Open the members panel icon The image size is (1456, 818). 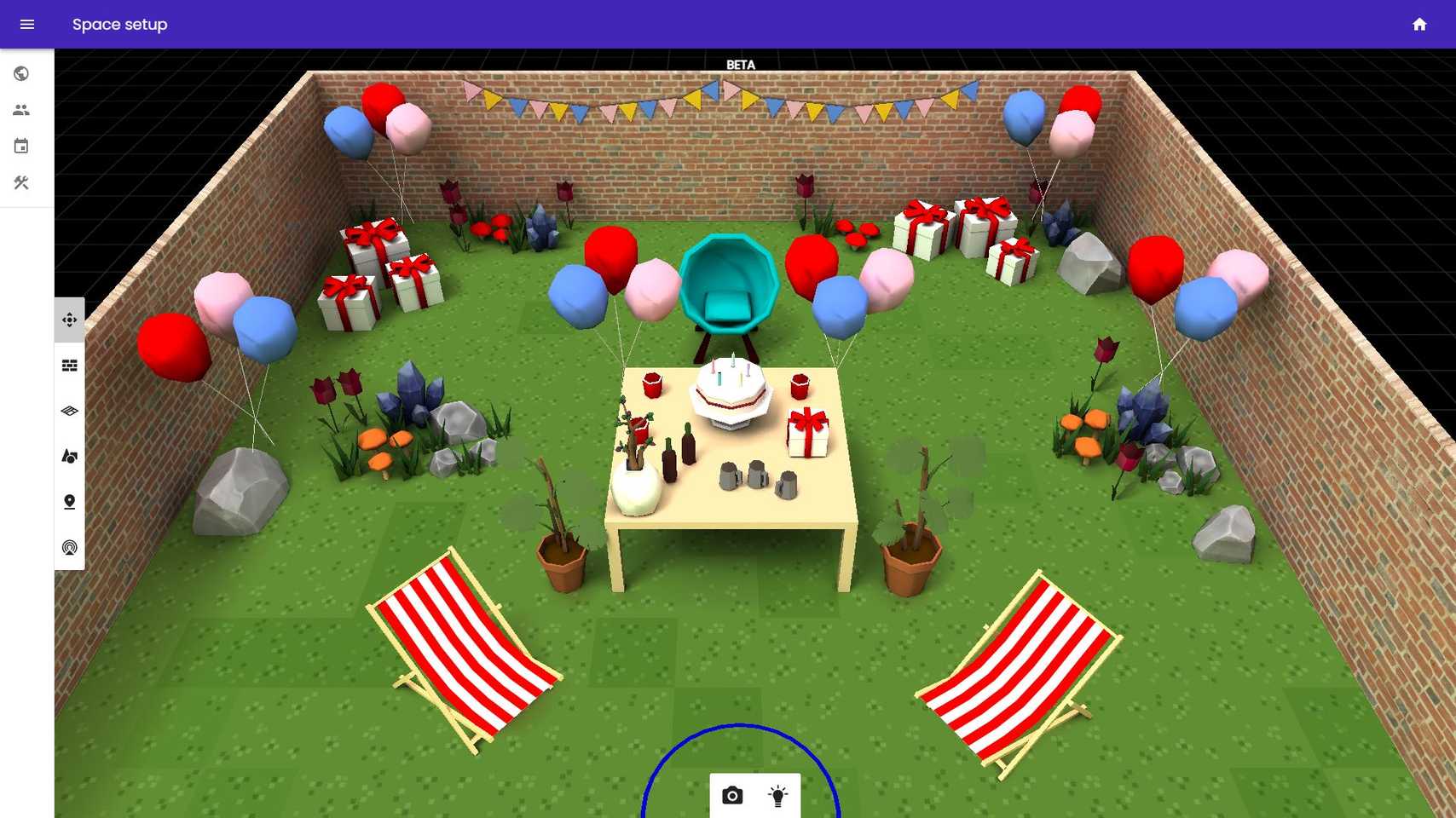[21, 109]
